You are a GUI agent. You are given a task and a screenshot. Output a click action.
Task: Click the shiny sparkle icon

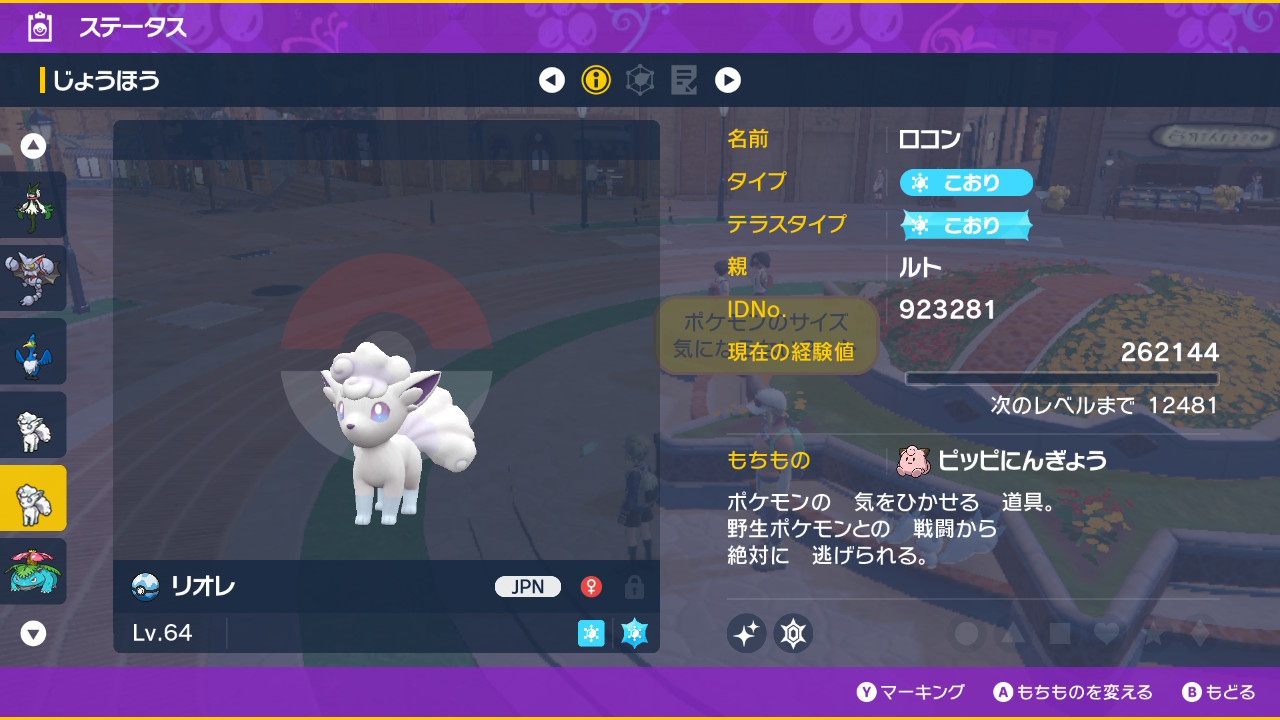pyautogui.click(x=746, y=633)
